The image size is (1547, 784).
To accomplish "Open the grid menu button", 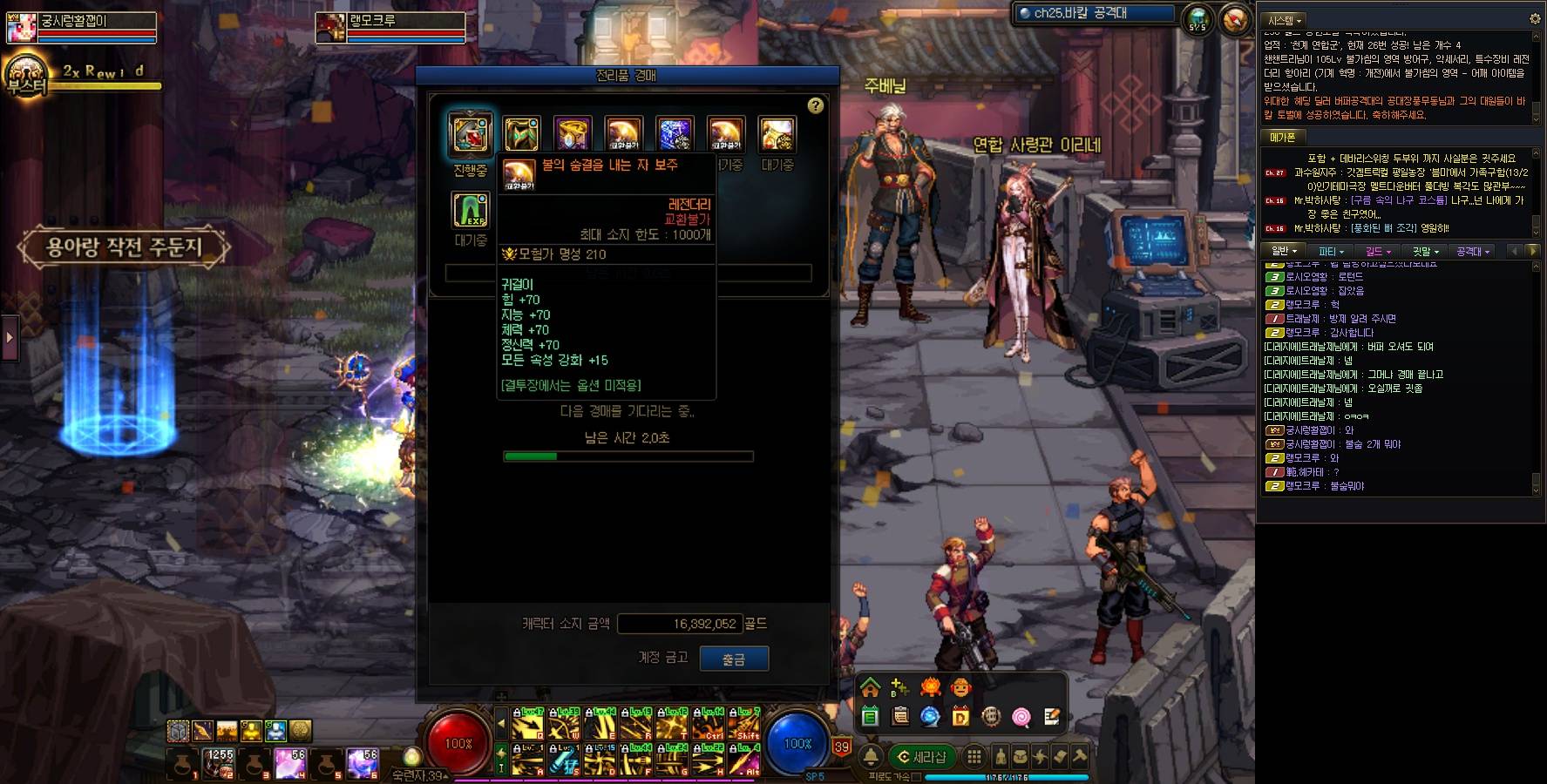I will click(x=974, y=756).
